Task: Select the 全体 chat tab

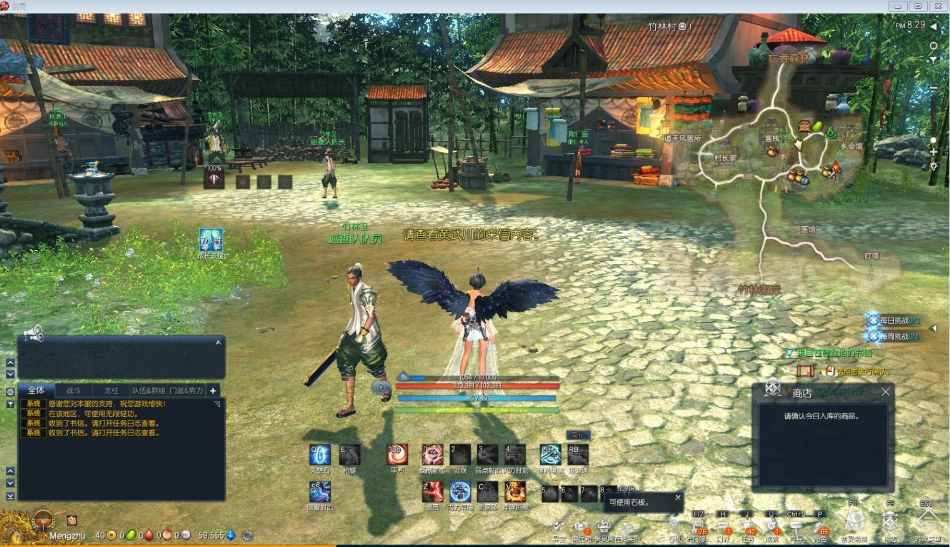Action: [x=36, y=390]
